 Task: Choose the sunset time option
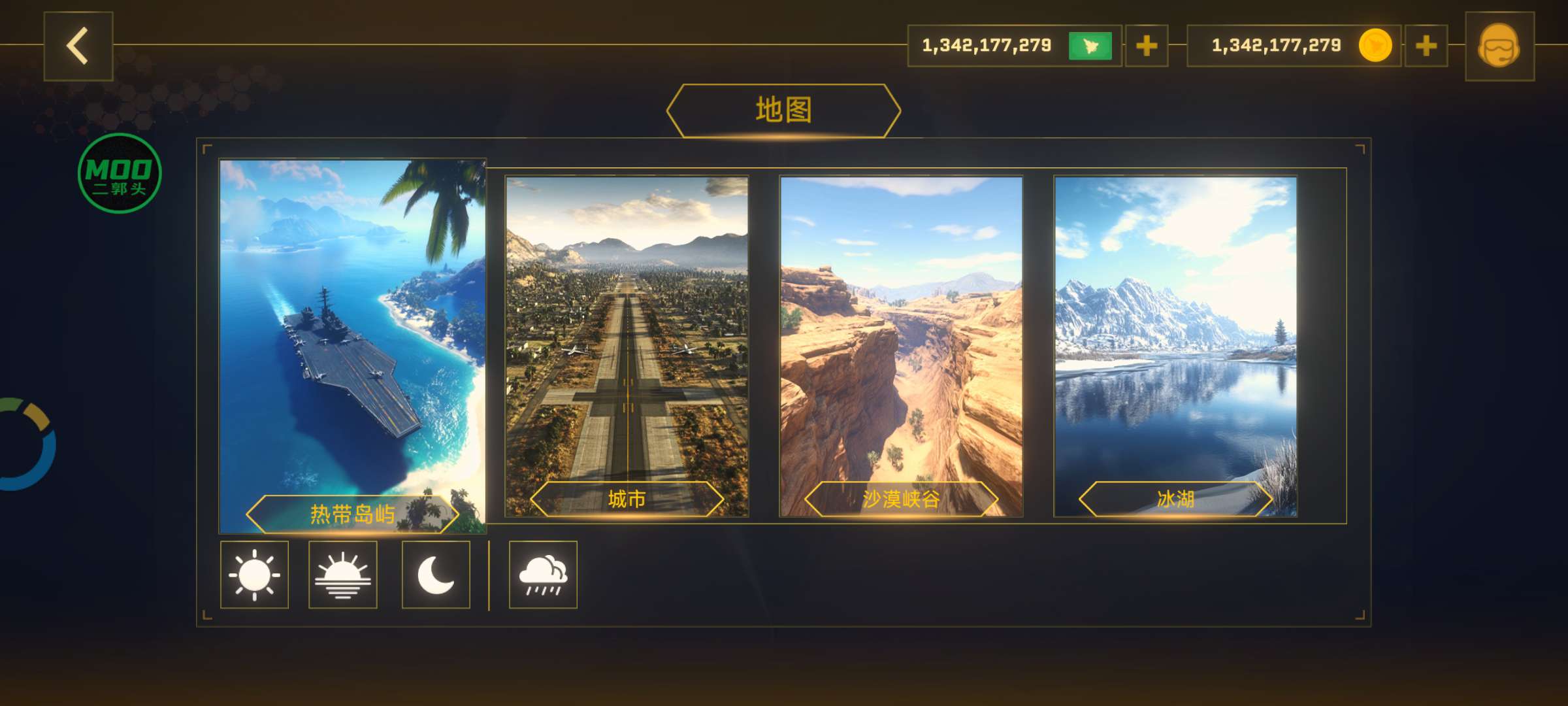click(x=343, y=575)
